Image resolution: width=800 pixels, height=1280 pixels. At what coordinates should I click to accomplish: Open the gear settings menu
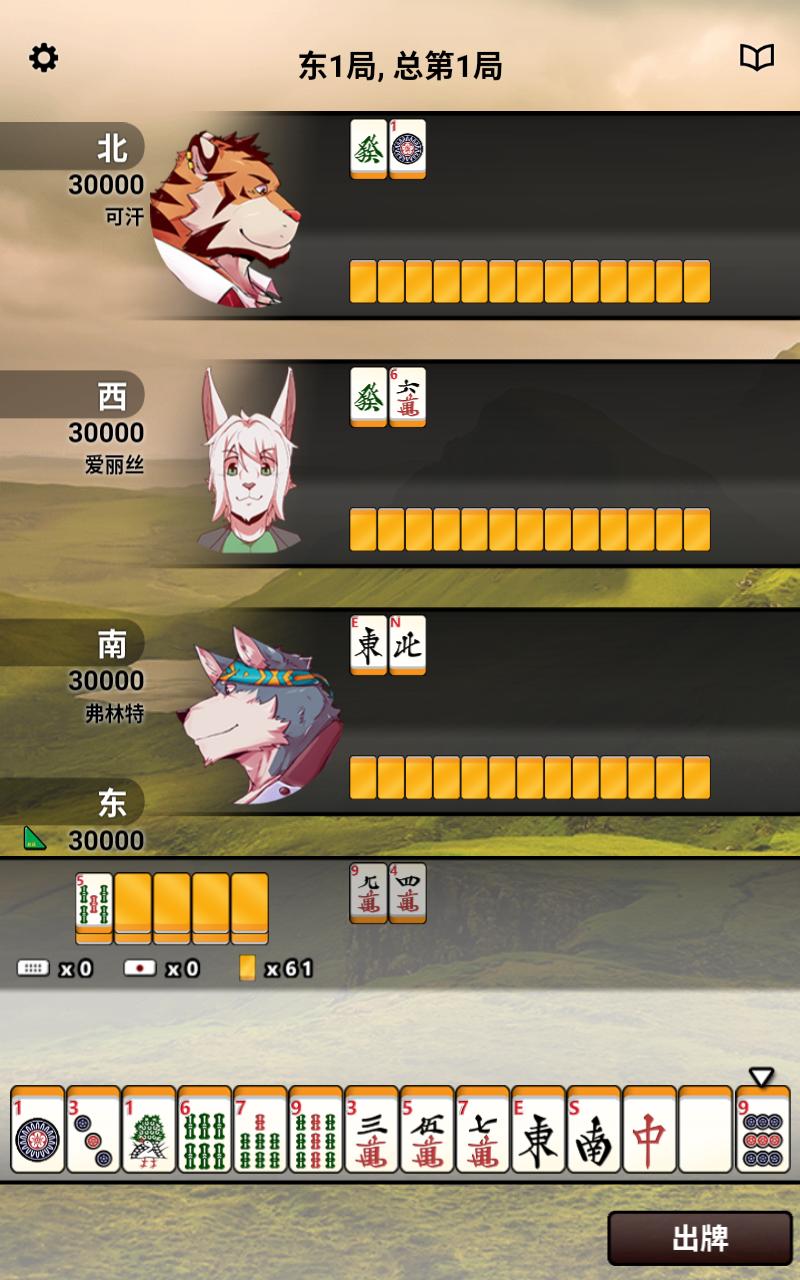click(43, 58)
